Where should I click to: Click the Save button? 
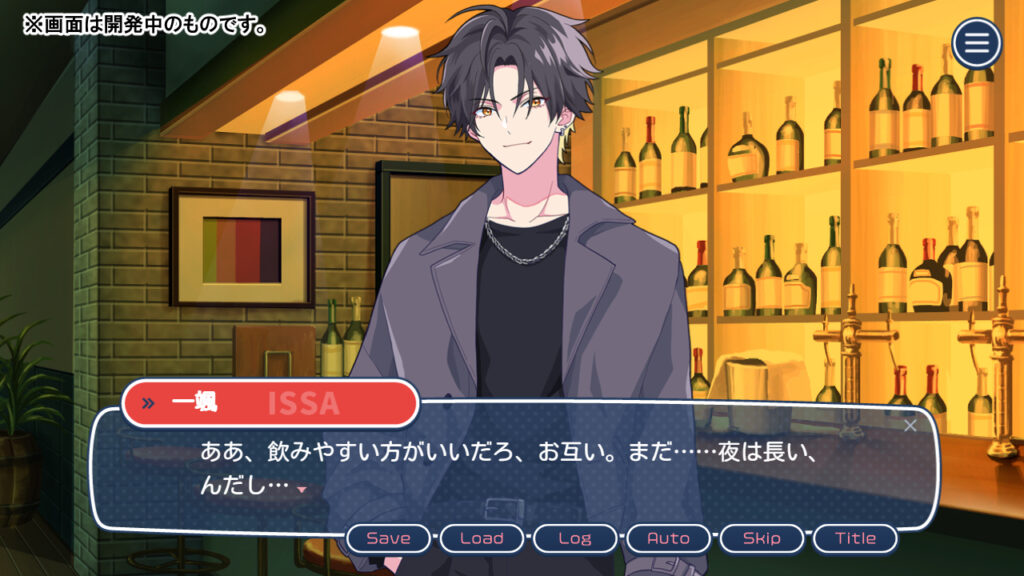[388, 538]
